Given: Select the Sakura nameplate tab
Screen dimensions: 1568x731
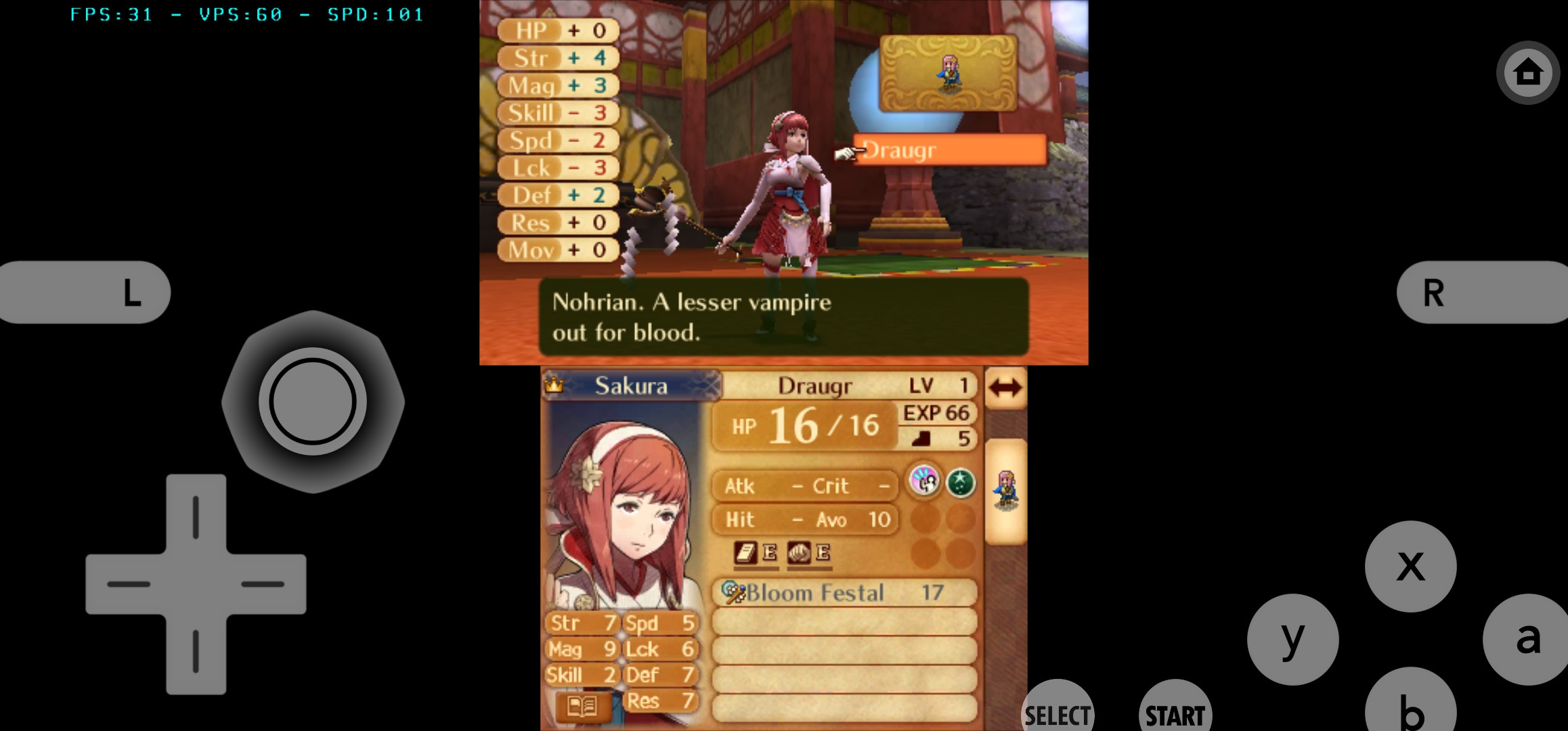Looking at the screenshot, I should click(x=630, y=385).
